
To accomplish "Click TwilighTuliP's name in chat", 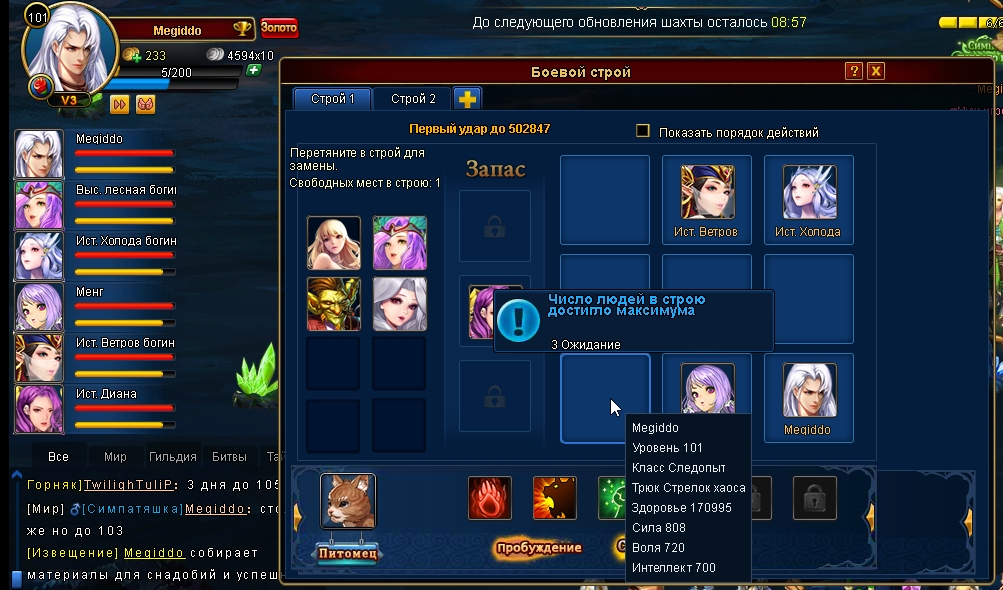I will (x=129, y=484).
